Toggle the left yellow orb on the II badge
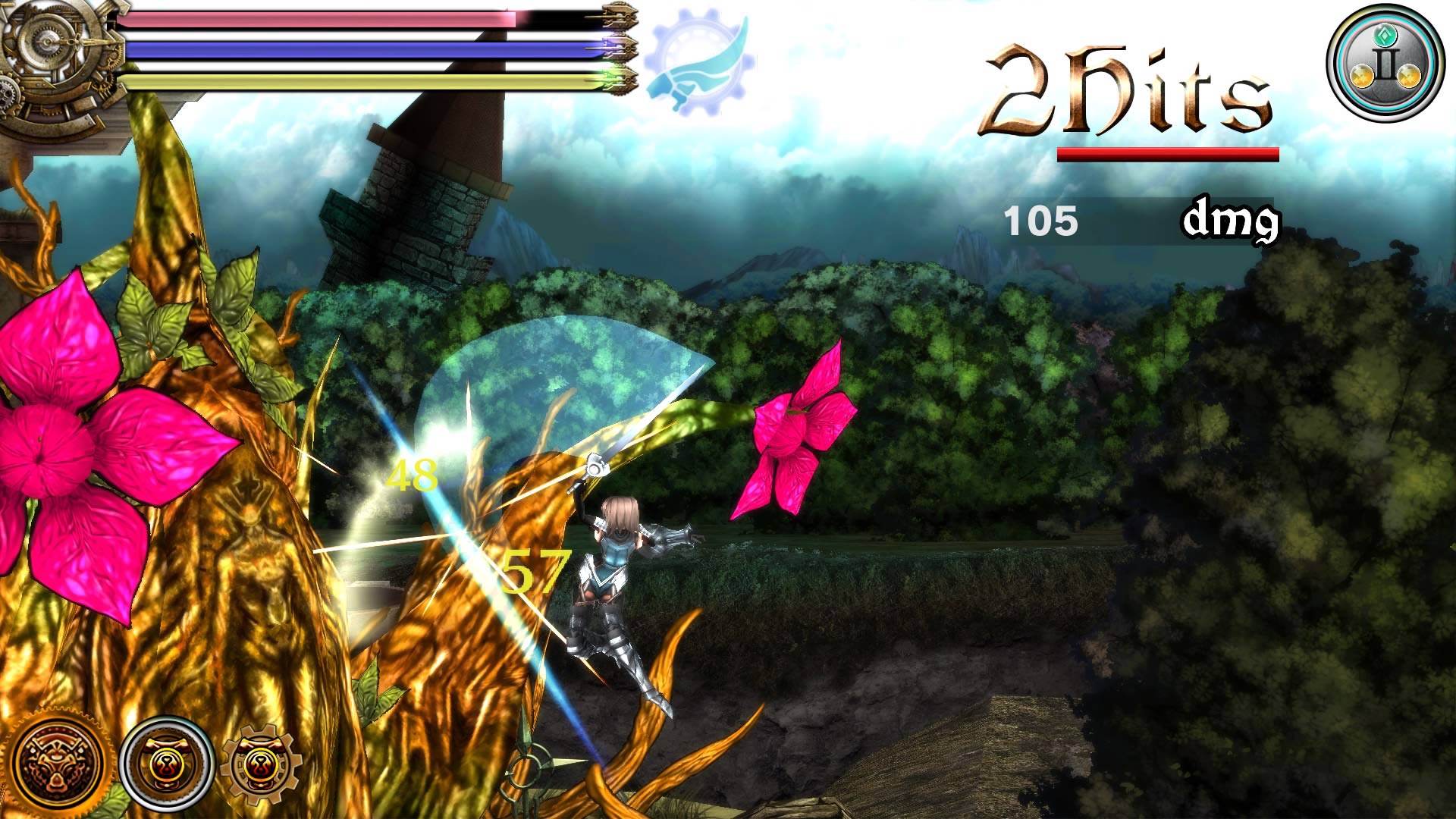This screenshot has height=819, width=1456. [1362, 76]
